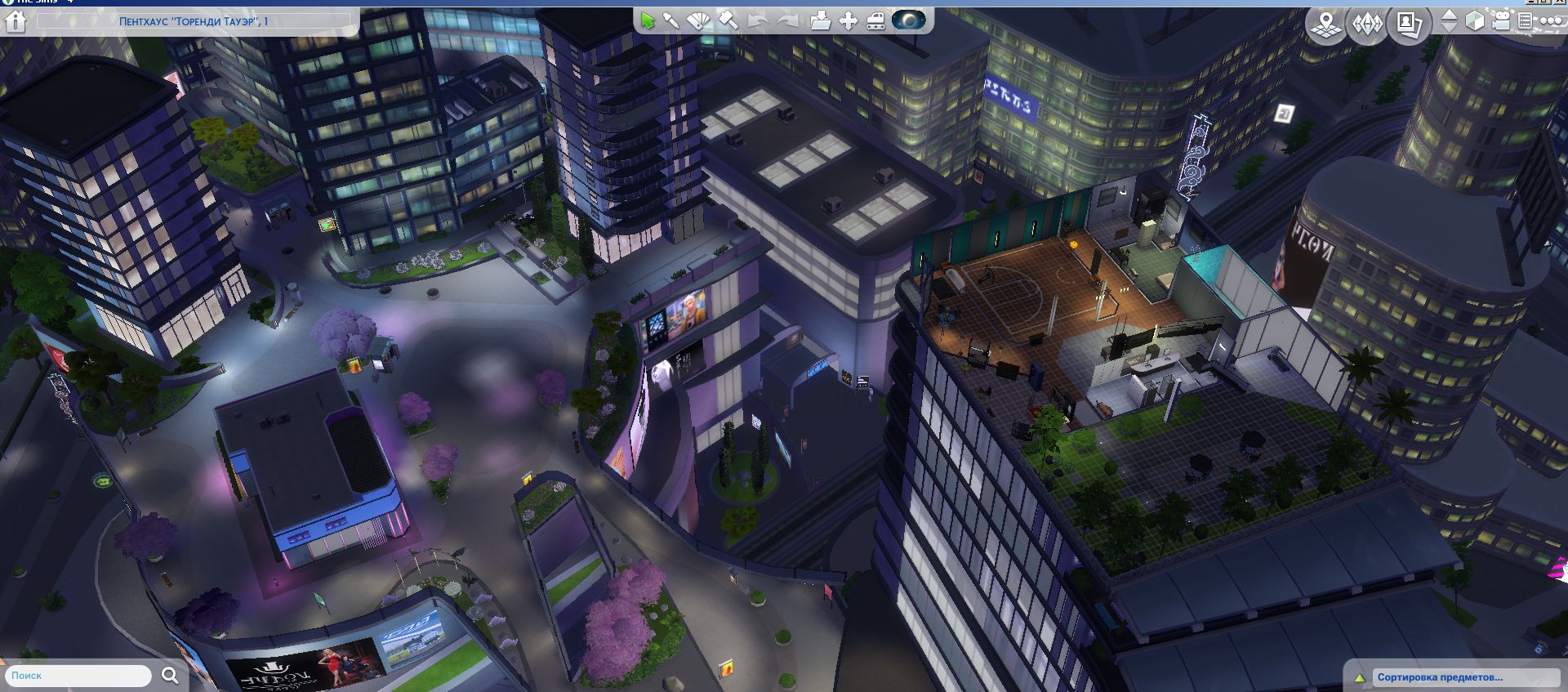
Task: Choose the design swatch fan tool
Action: pyautogui.click(x=698, y=21)
